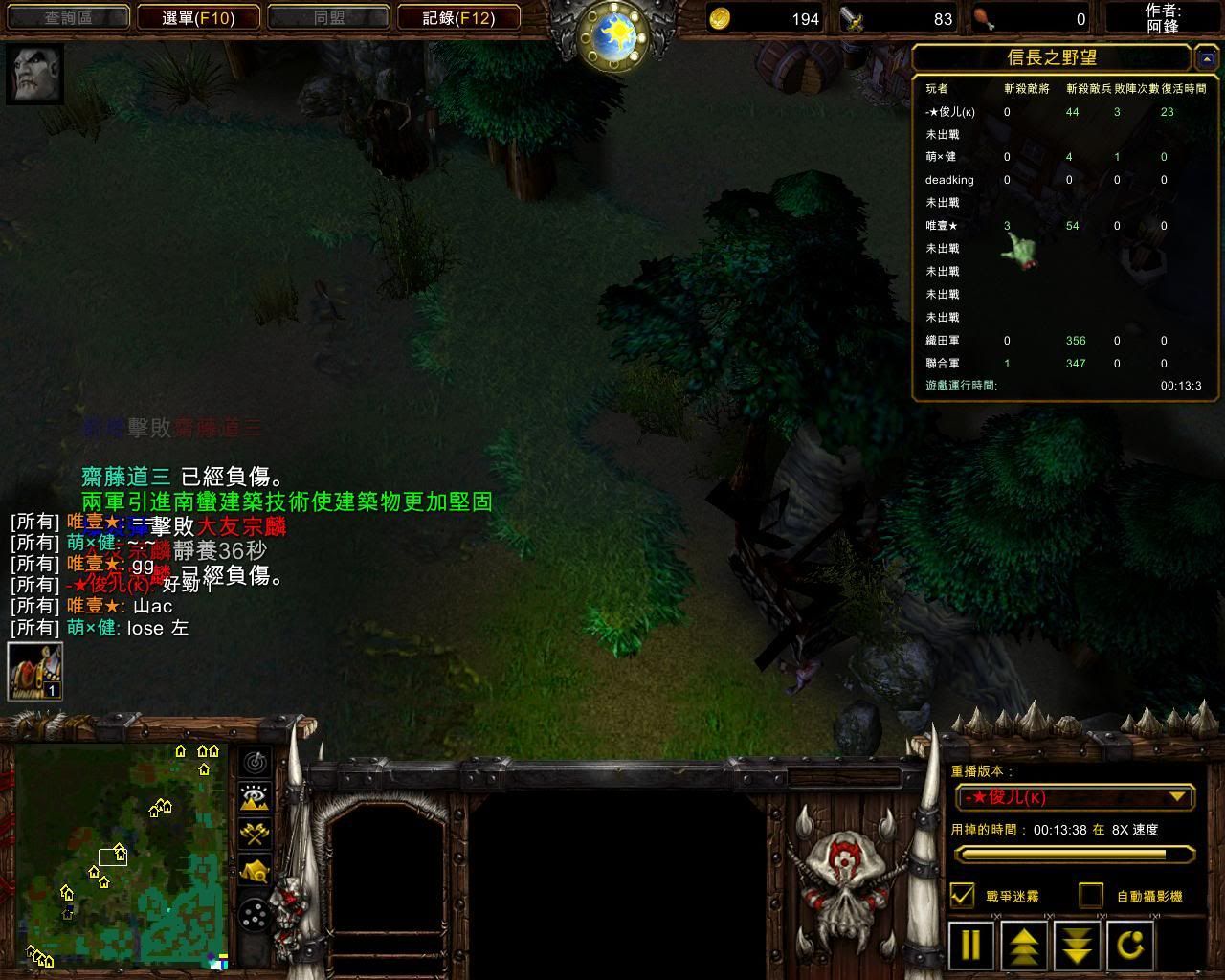Collapse the 信長之野望 scoreboard panel
This screenshot has height=980, width=1225.
(1206, 59)
